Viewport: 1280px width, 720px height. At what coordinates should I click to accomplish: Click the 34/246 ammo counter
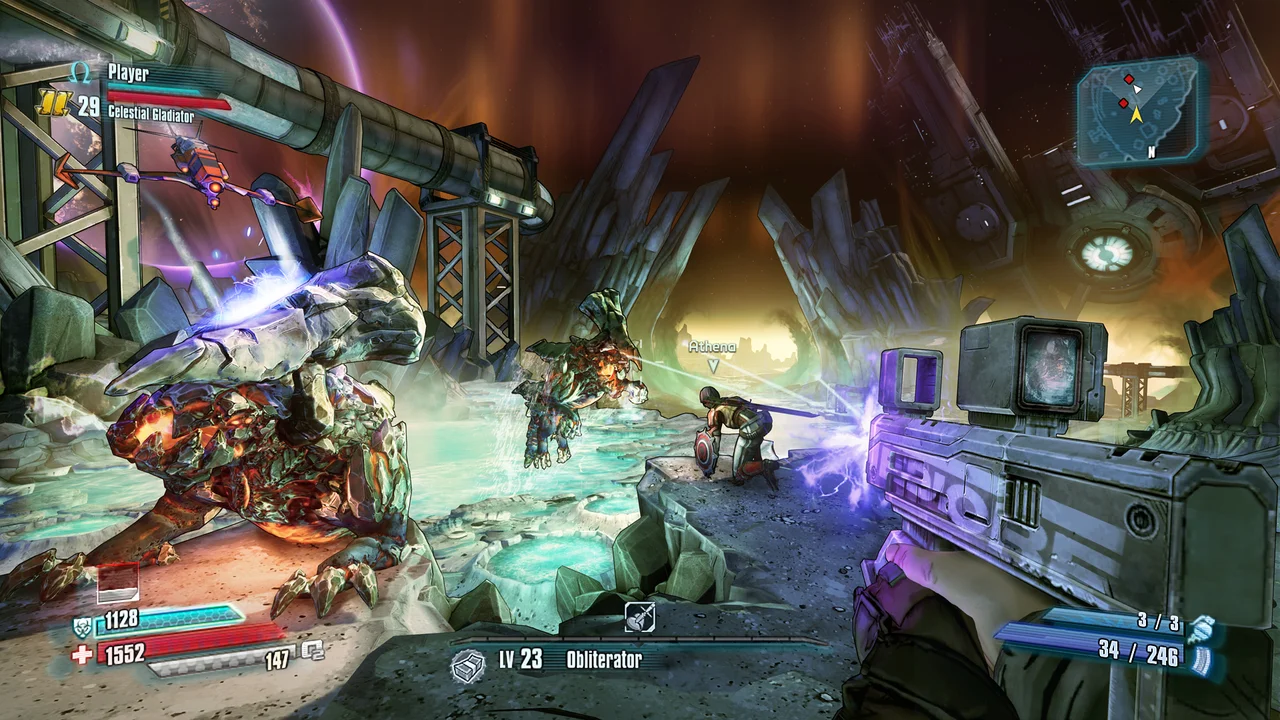point(1138,653)
